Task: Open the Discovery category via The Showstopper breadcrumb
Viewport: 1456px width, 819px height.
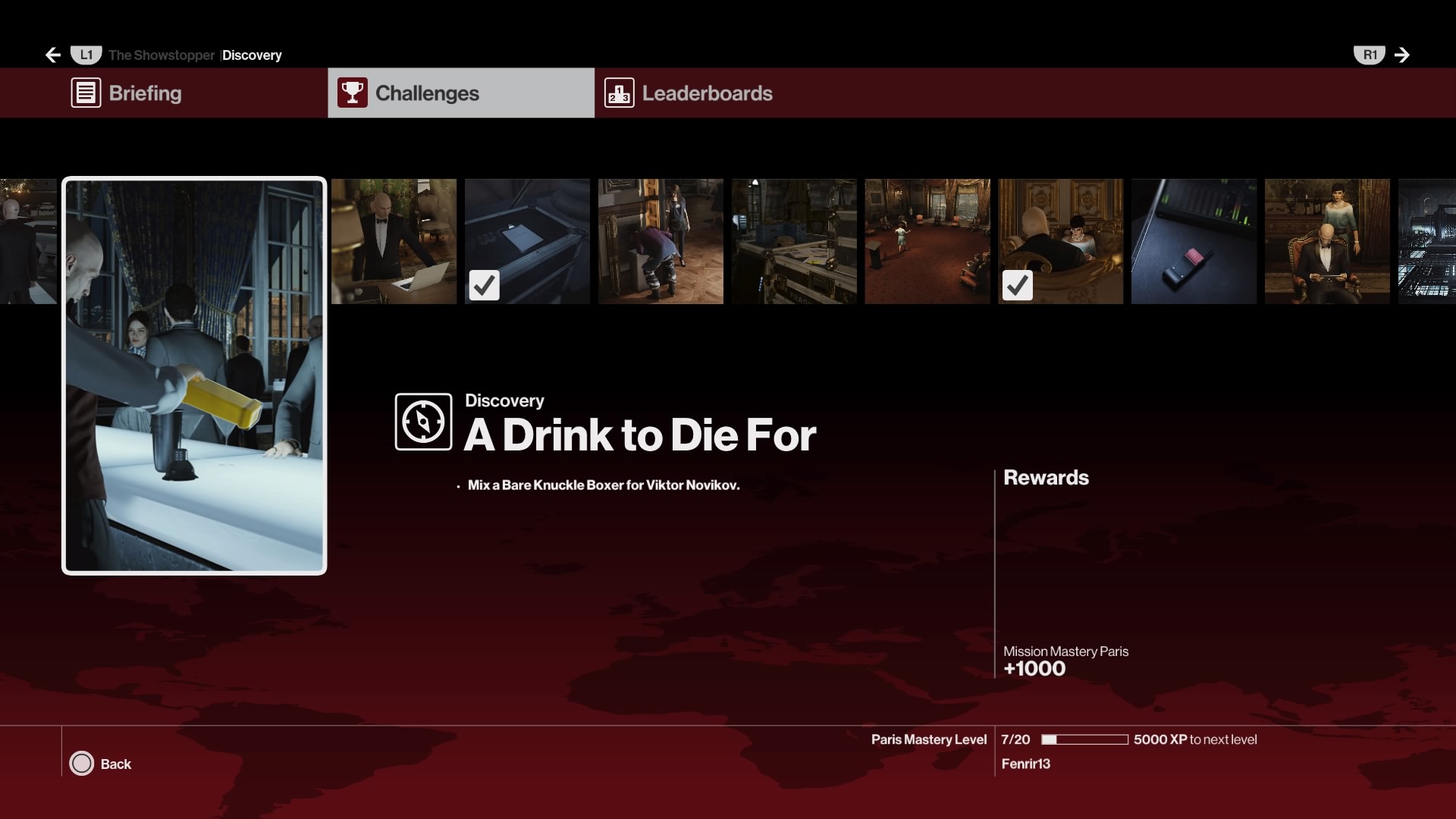Action: (252, 55)
